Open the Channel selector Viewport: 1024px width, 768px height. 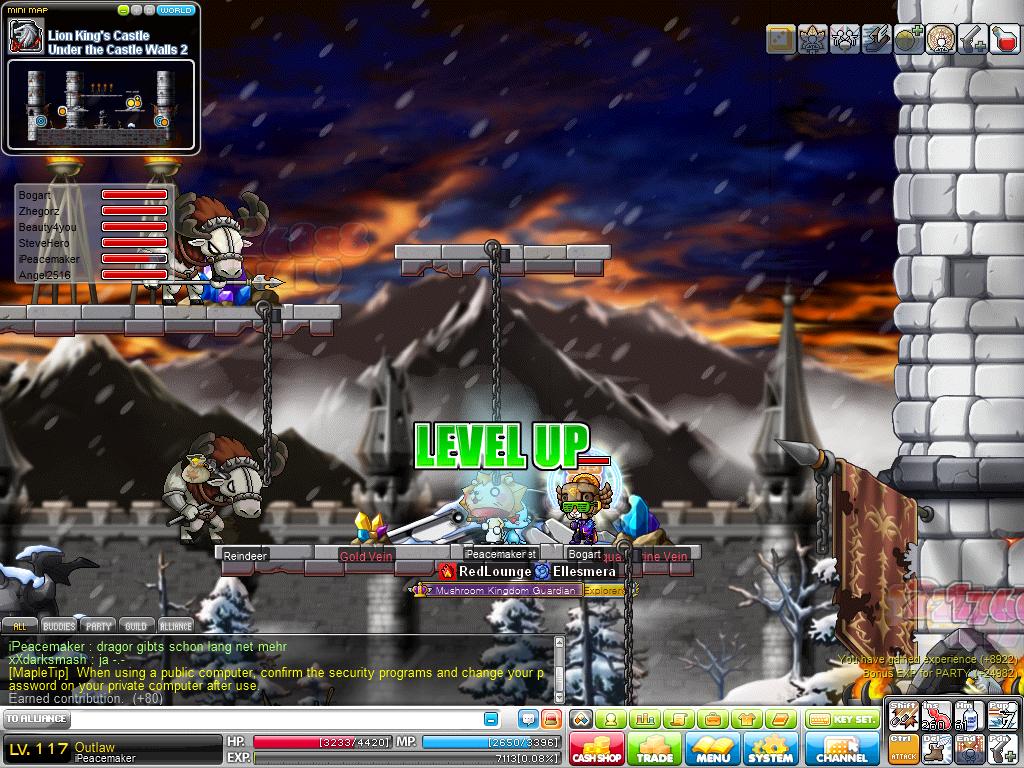pos(842,749)
